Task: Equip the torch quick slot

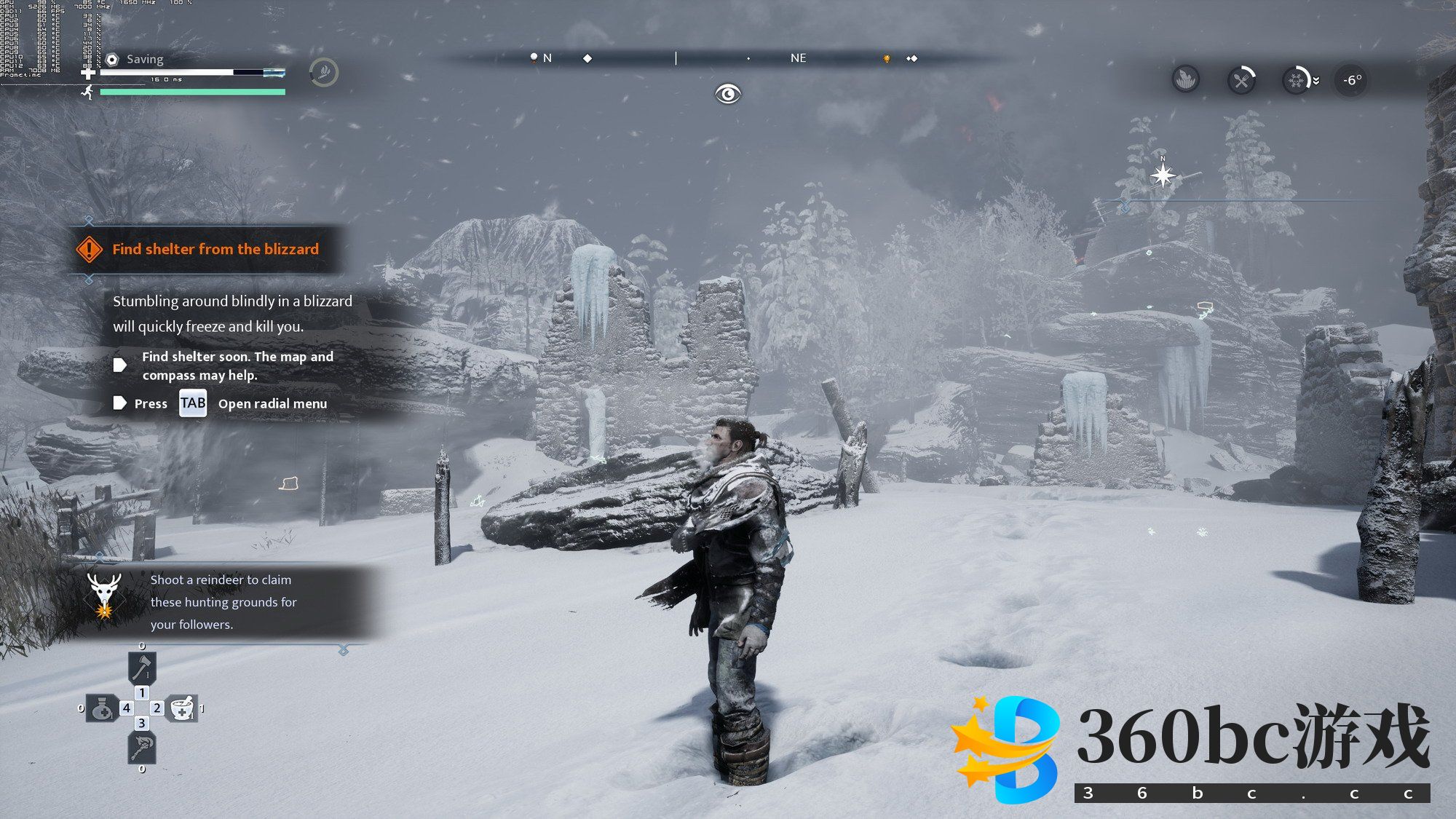Action: pos(142,747)
